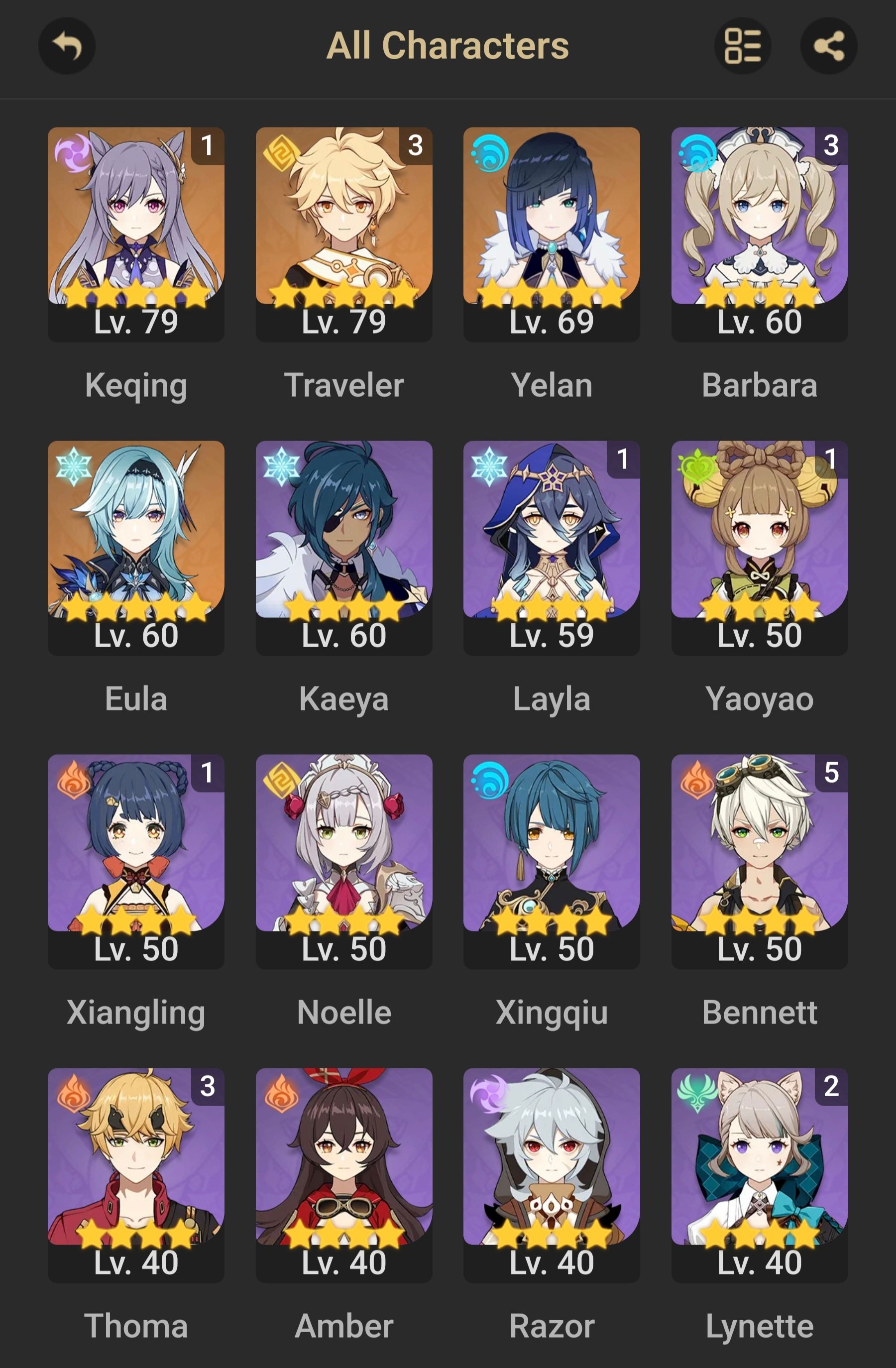Click the share icon in the header
Screen dimensions: 896x1368
828,46
